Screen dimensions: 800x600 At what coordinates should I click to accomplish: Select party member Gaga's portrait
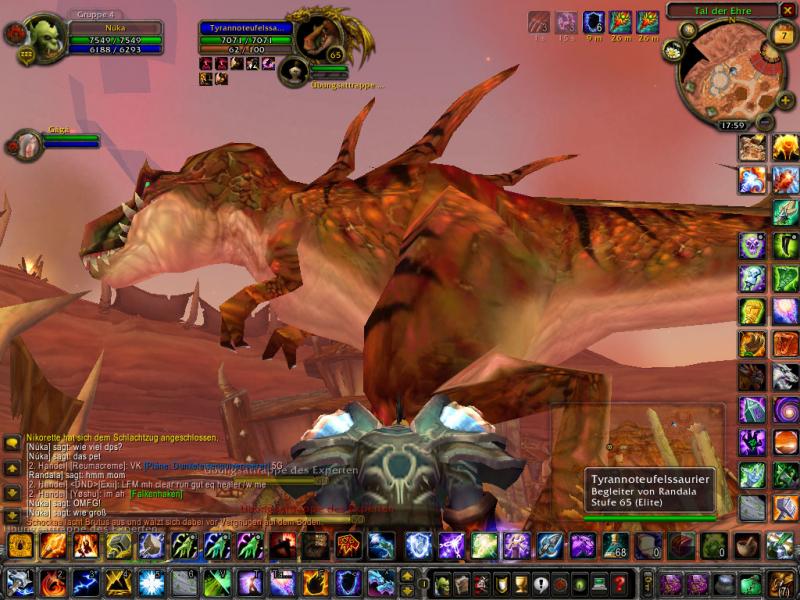point(24,144)
